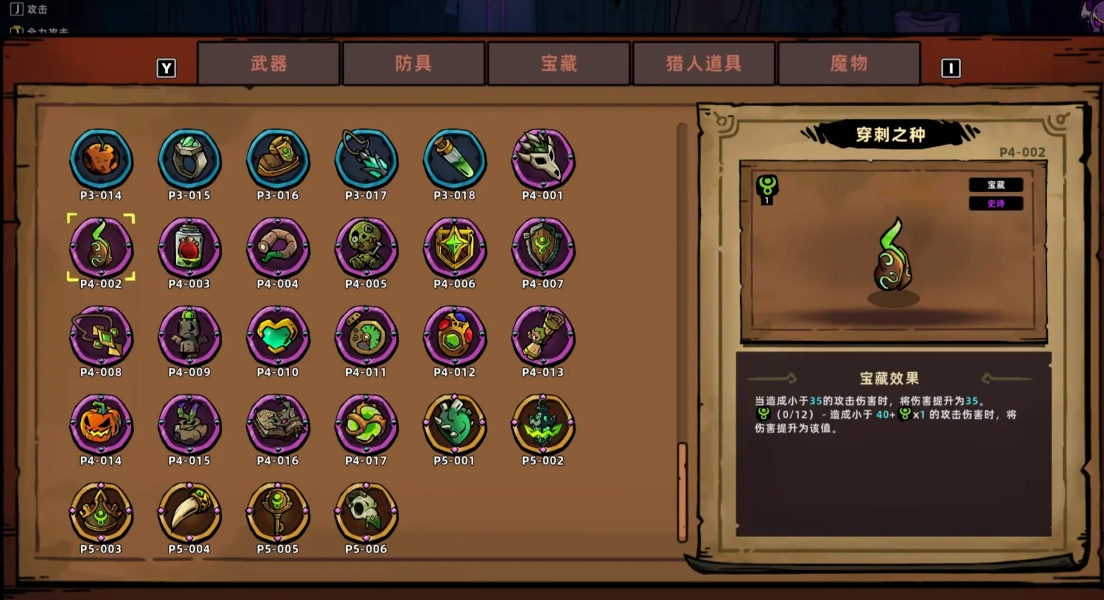Open the 防具 tab

414,64
